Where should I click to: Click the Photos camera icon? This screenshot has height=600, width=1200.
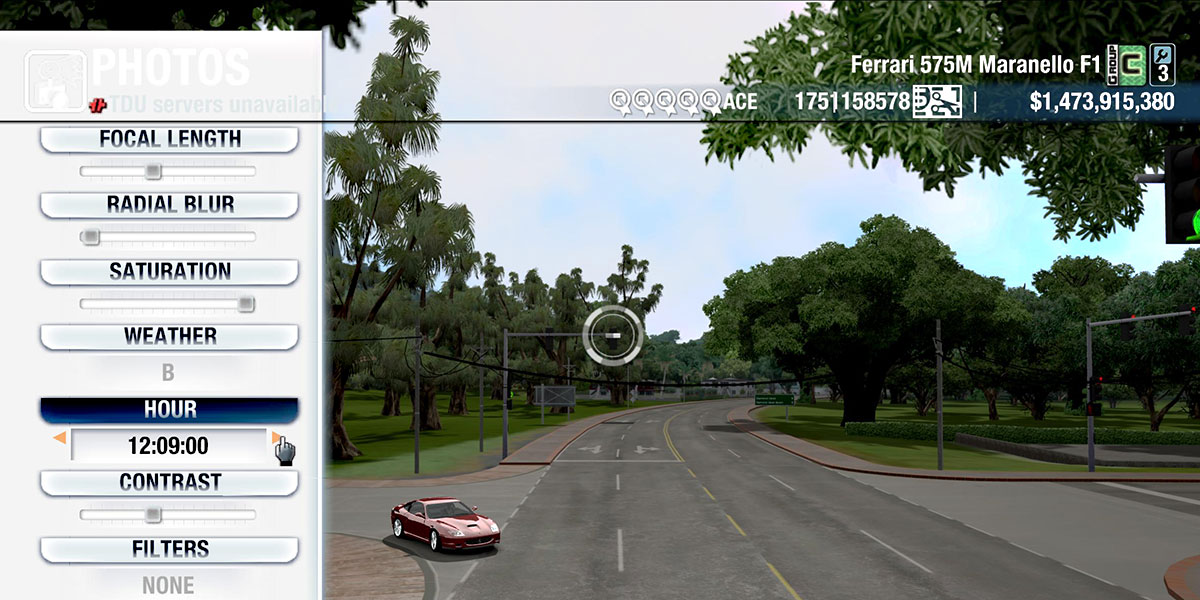click(x=55, y=80)
